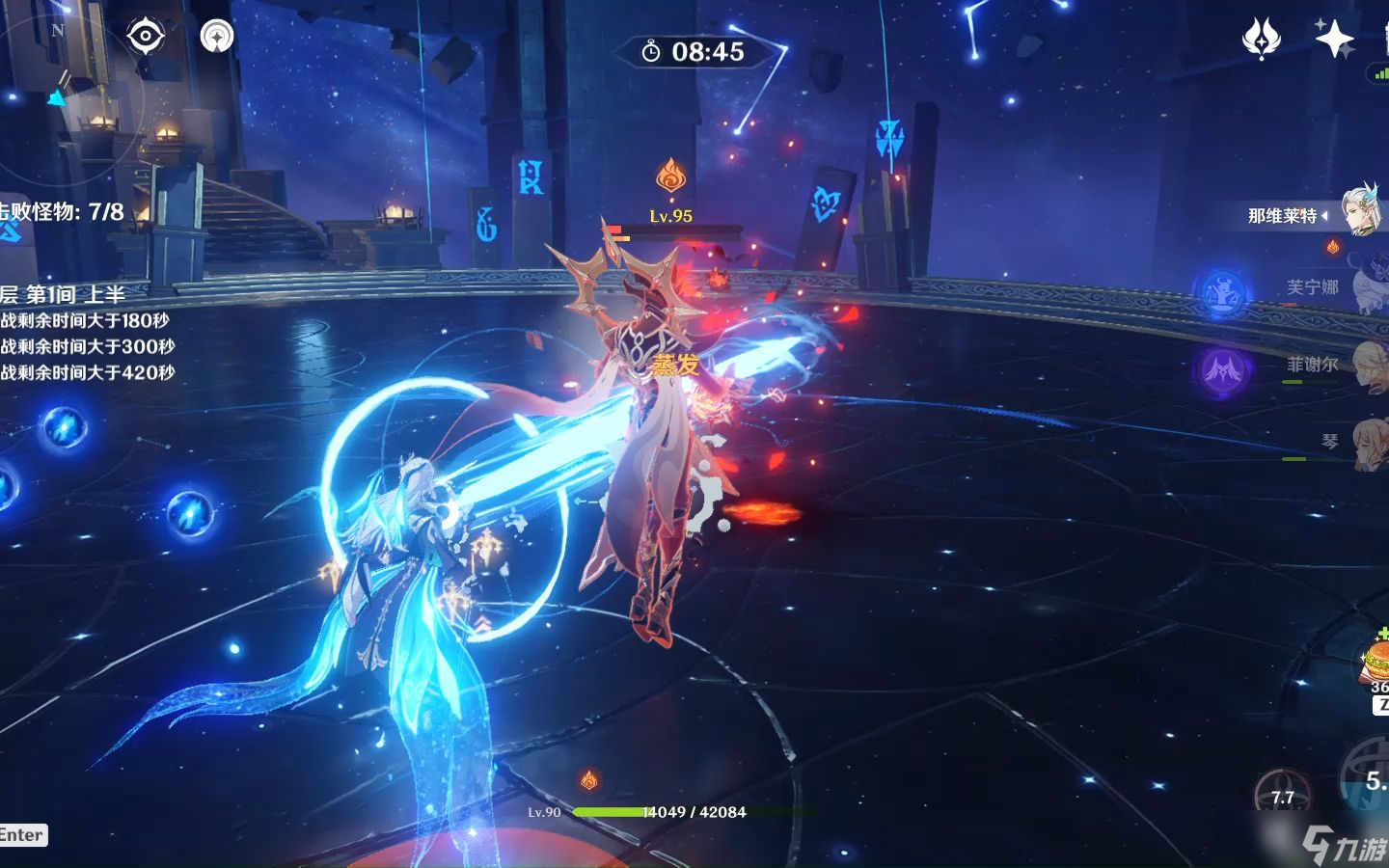Open the eye-shaped icon next to minimap

point(147,37)
